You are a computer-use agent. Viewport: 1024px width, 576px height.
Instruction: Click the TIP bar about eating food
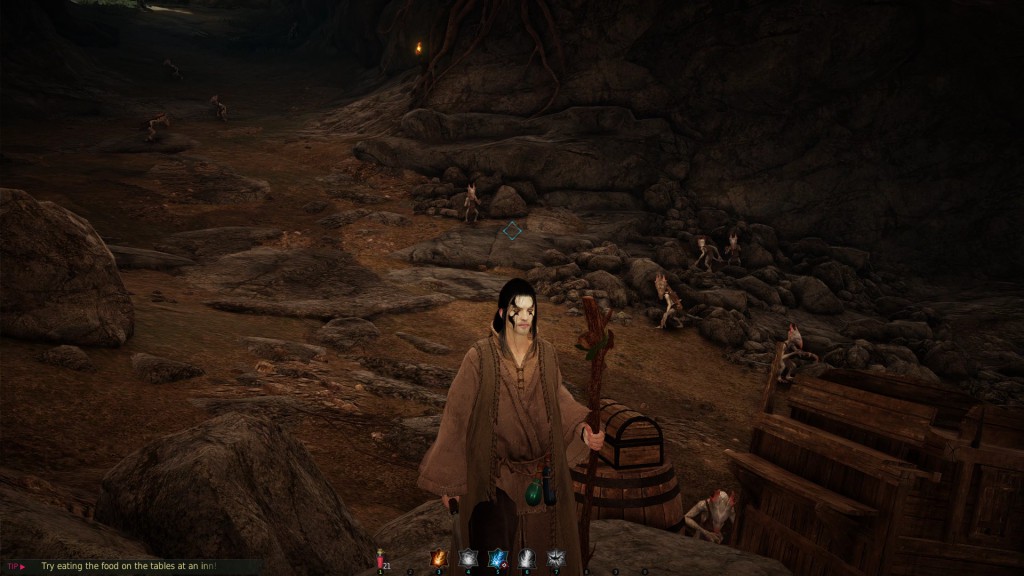point(128,566)
